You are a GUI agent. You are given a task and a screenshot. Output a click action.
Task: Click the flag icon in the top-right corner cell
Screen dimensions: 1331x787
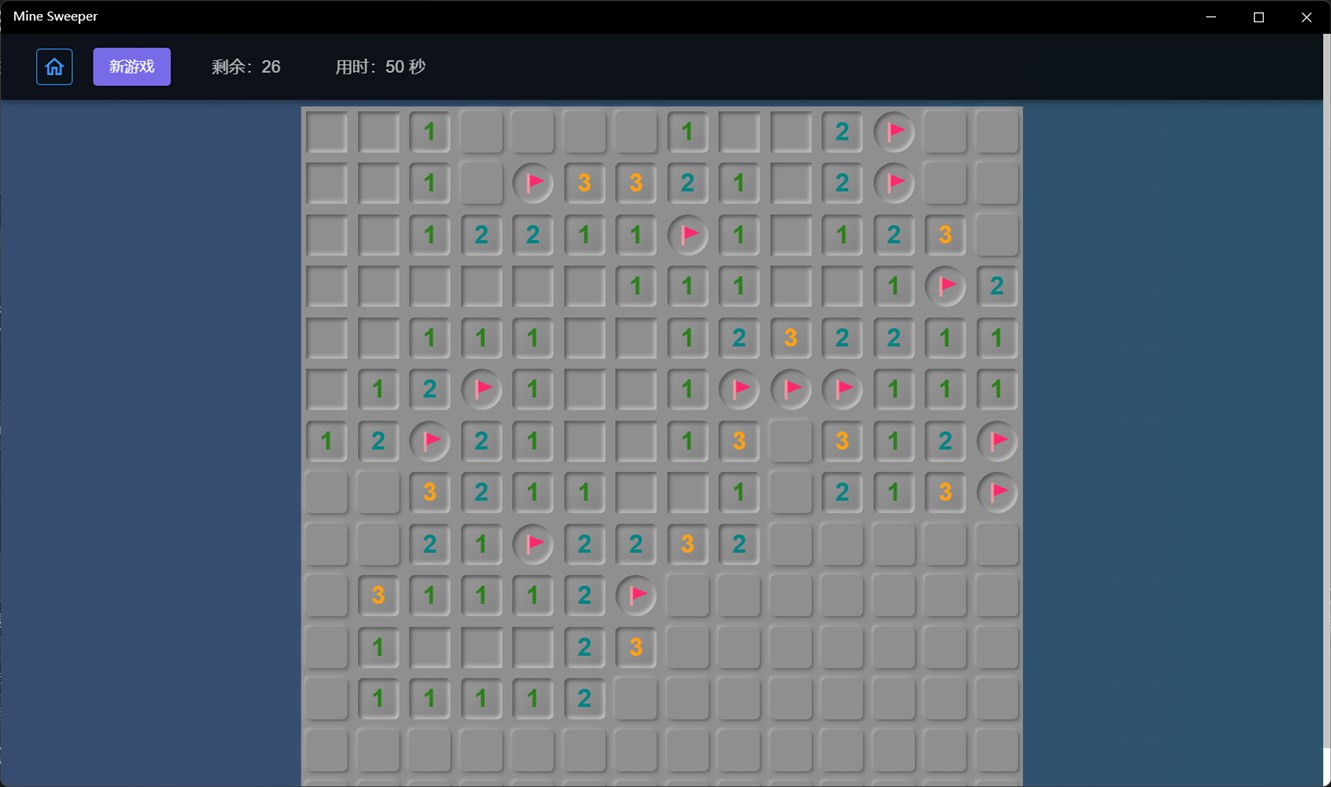click(x=893, y=131)
